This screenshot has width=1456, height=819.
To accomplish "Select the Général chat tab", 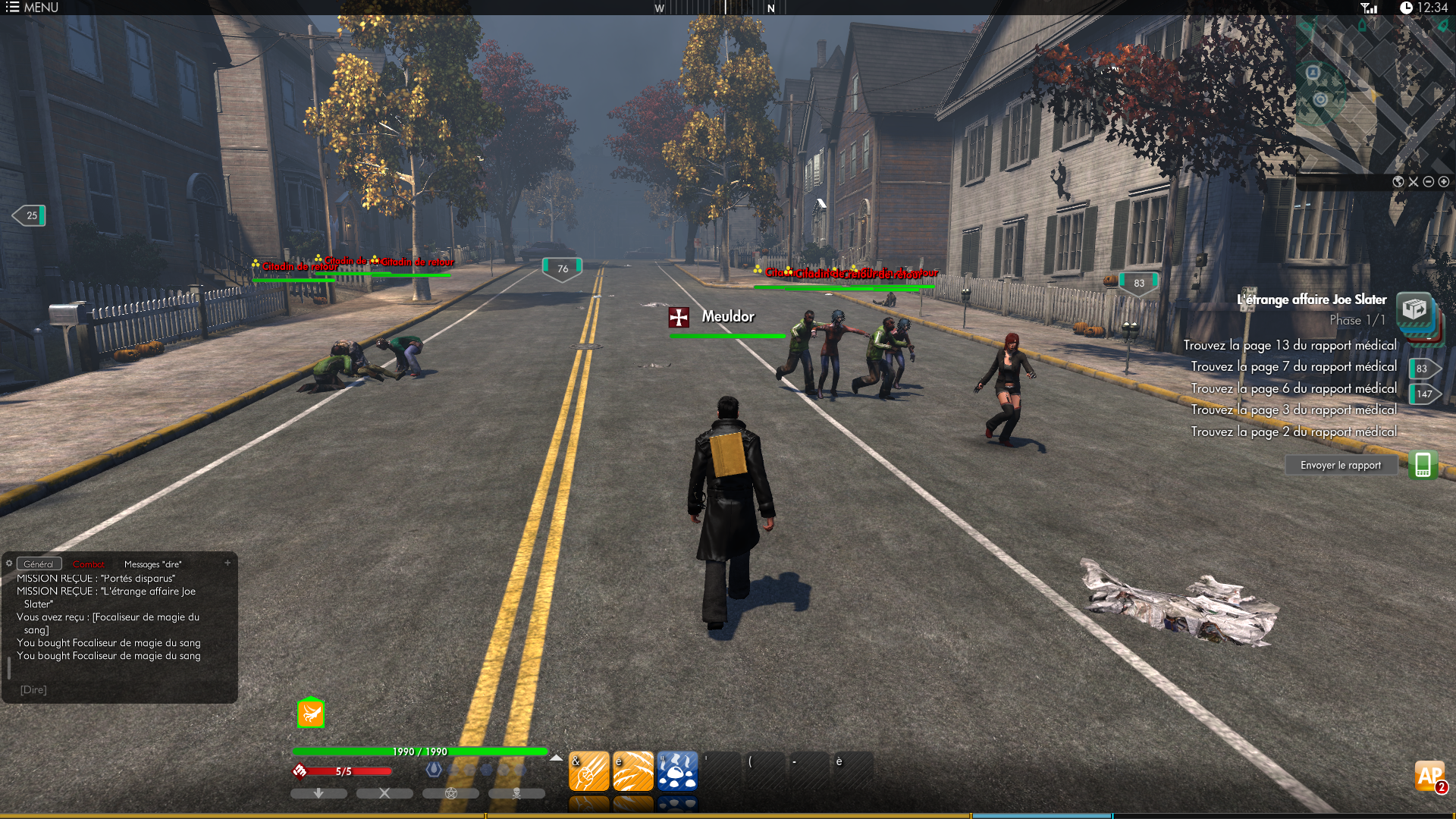I will coord(39,564).
